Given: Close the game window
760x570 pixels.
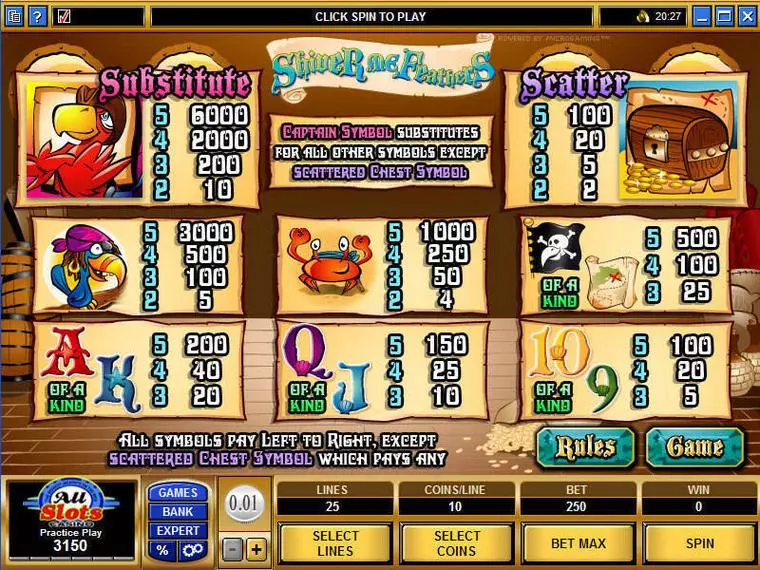Looking at the screenshot, I should tap(750, 16).
